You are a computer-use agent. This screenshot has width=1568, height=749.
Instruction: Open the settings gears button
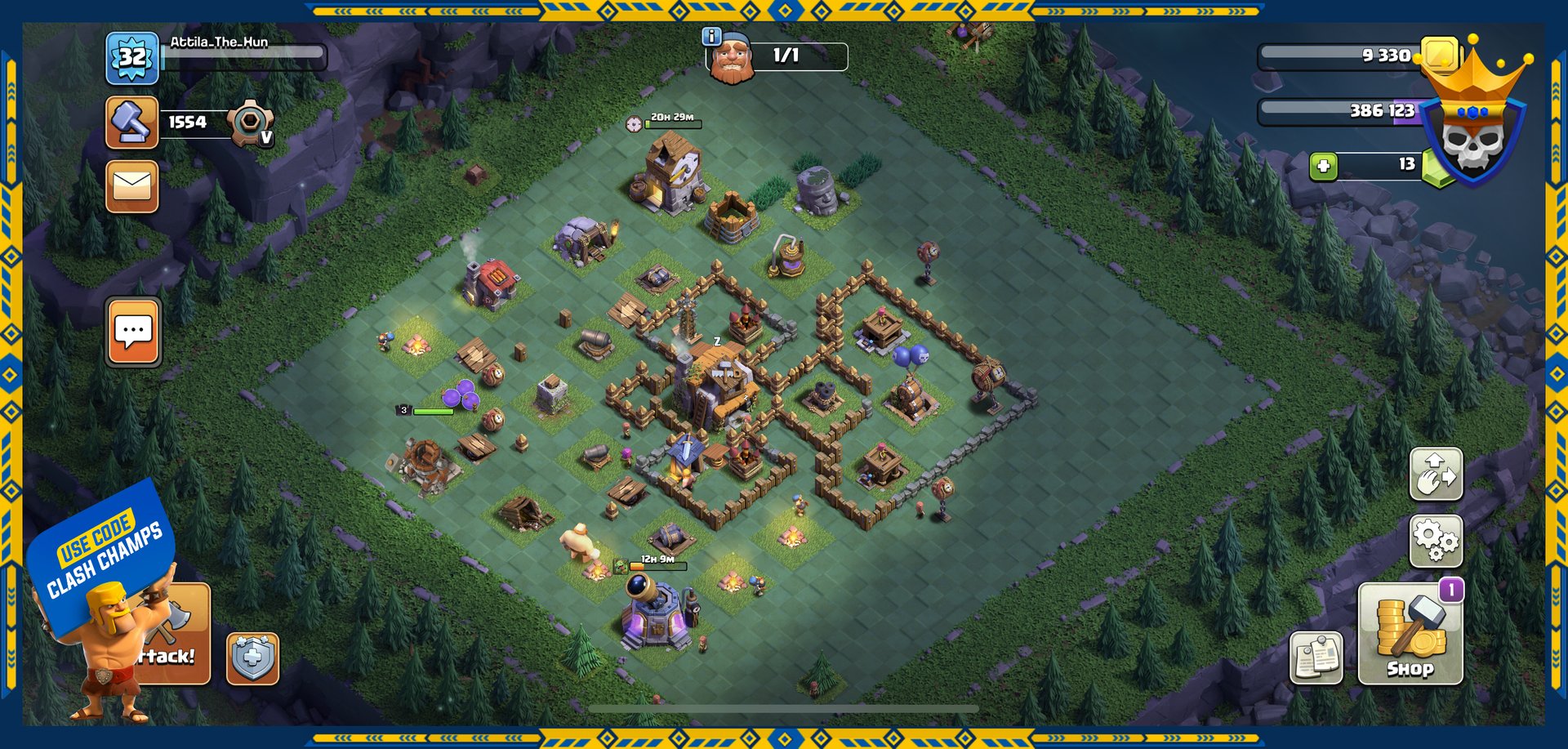pos(1436,541)
